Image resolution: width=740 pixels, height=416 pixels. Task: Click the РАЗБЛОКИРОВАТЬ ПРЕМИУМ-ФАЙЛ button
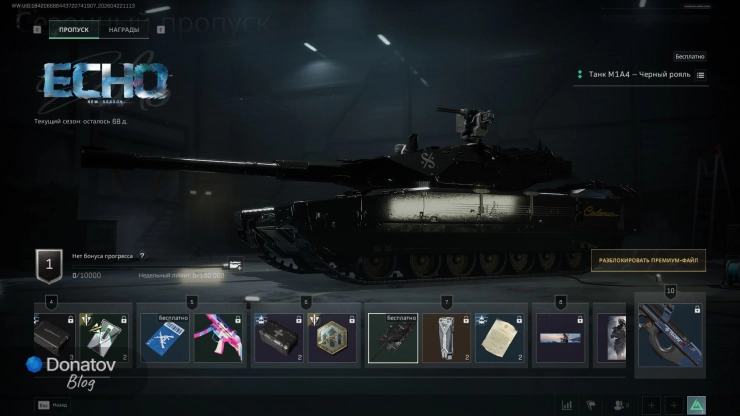648,261
